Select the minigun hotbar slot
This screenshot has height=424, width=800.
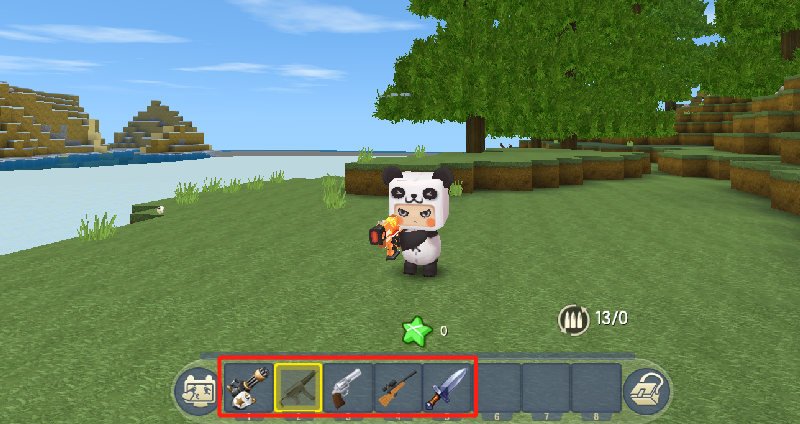point(247,387)
